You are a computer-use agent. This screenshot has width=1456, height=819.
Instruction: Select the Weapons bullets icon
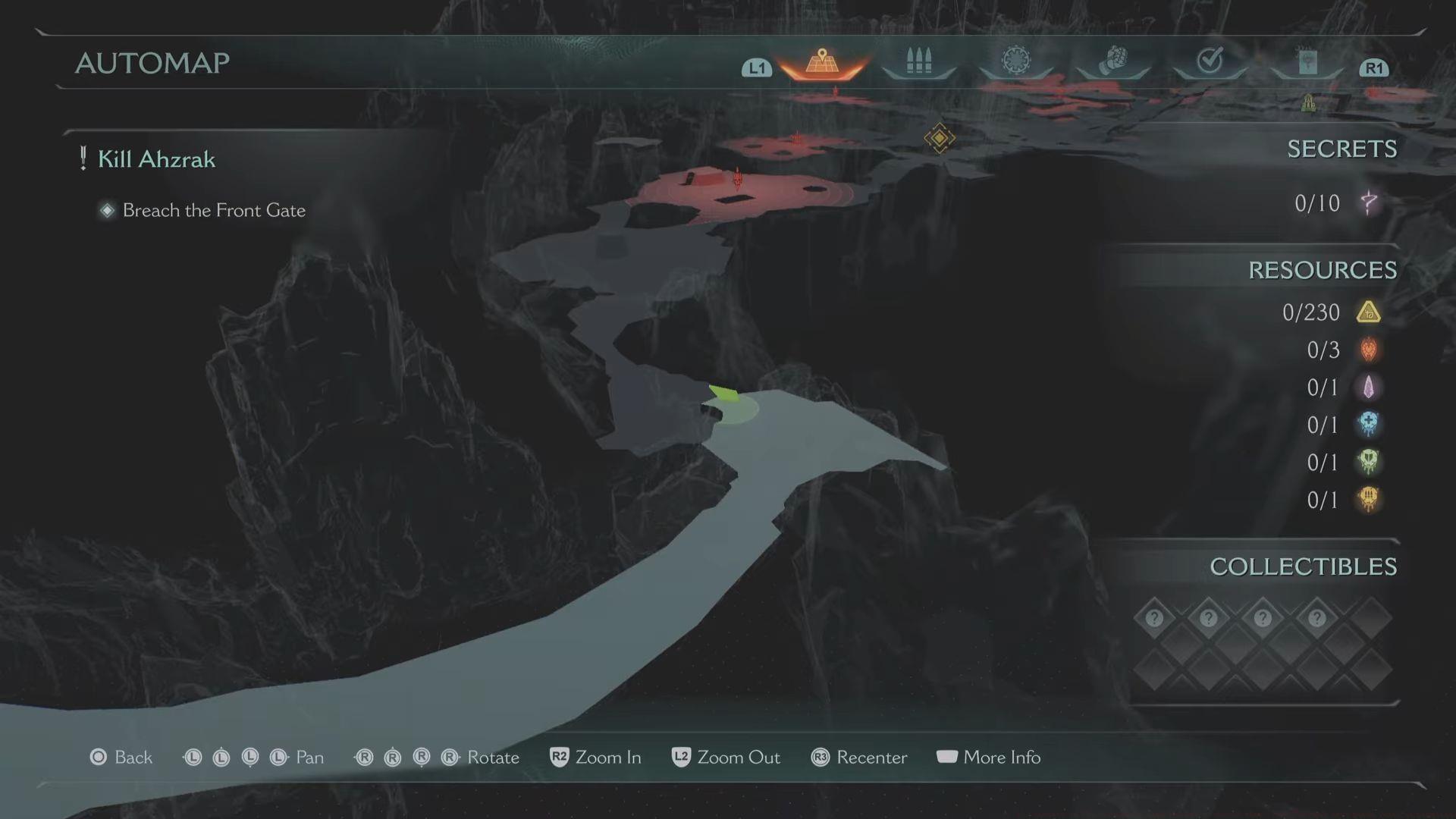pyautogui.click(x=918, y=61)
